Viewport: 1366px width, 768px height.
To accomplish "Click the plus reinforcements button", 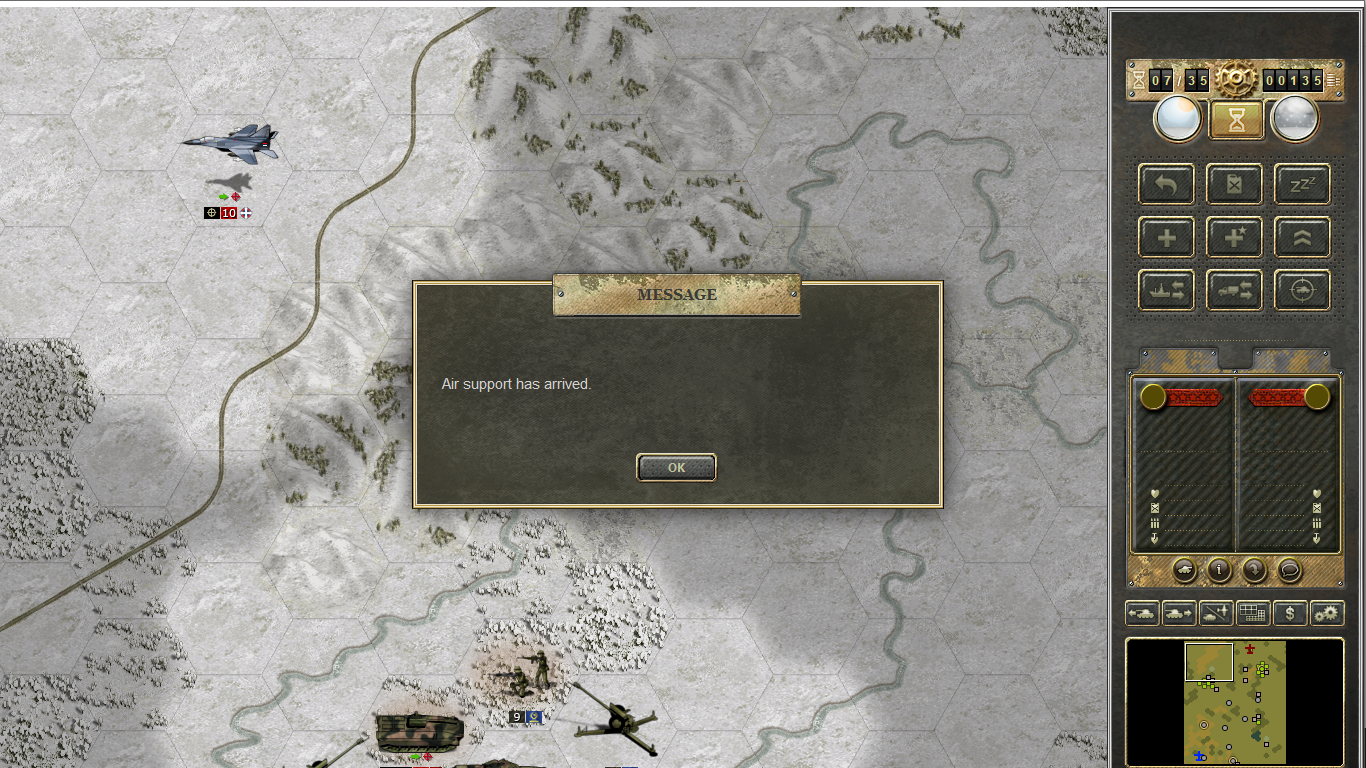I will coord(1166,238).
